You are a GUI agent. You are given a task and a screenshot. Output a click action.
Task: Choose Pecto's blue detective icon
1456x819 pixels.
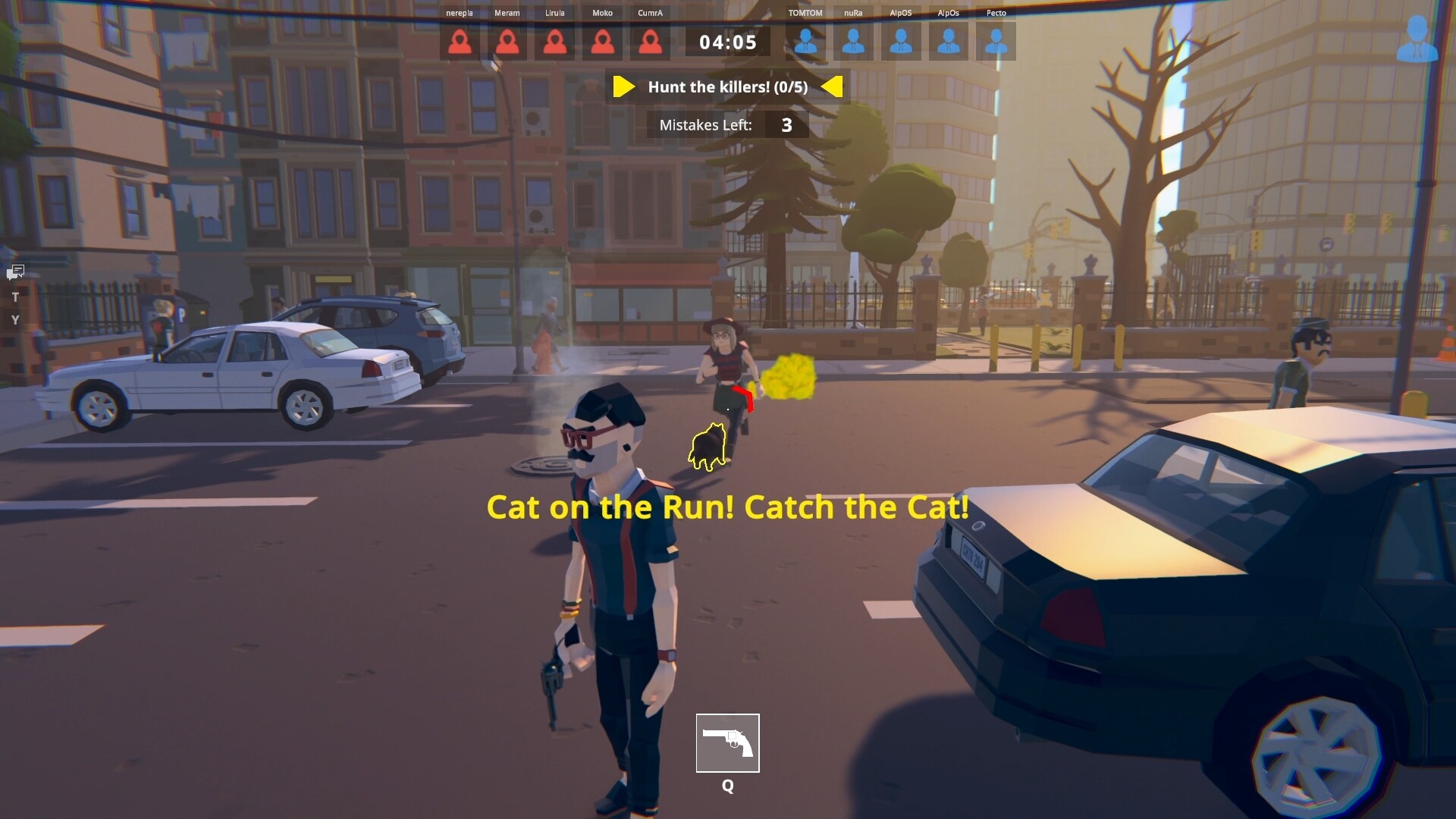click(x=996, y=42)
